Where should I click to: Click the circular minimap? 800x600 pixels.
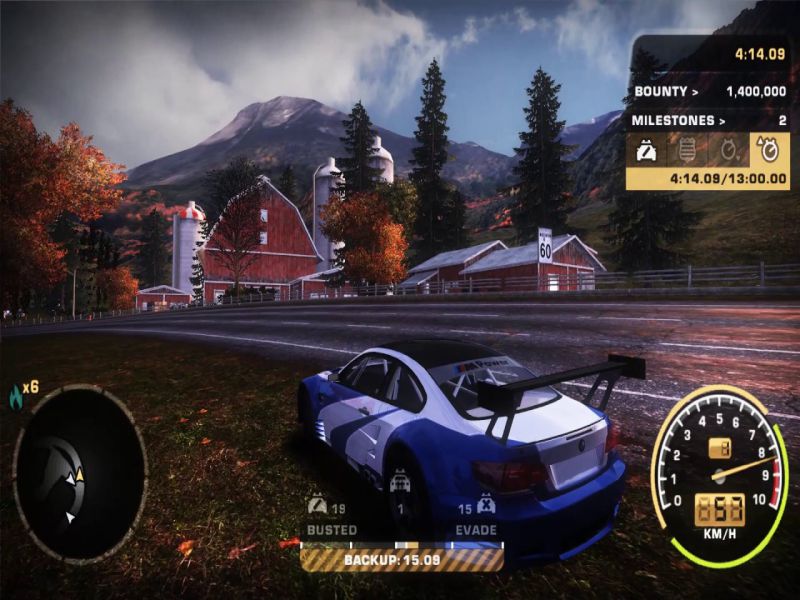tap(80, 471)
